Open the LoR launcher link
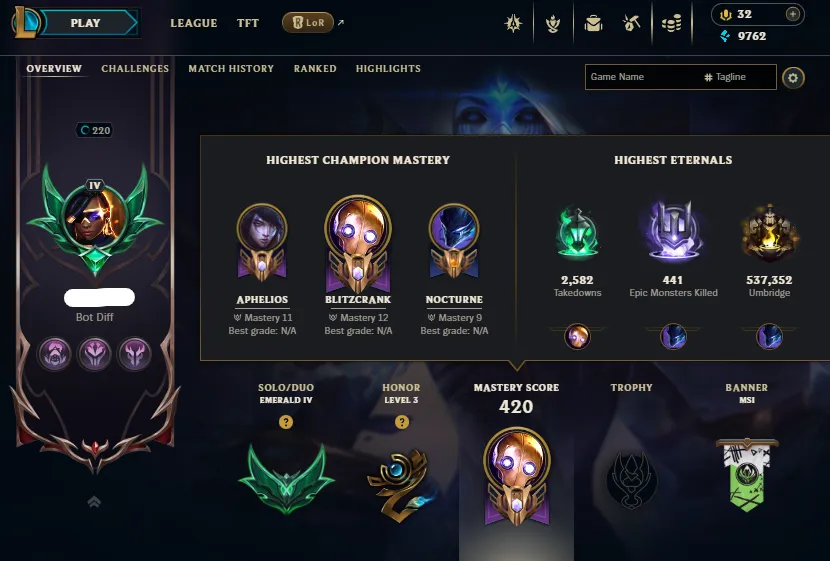Screen dimensions: 830x561 click(308, 23)
